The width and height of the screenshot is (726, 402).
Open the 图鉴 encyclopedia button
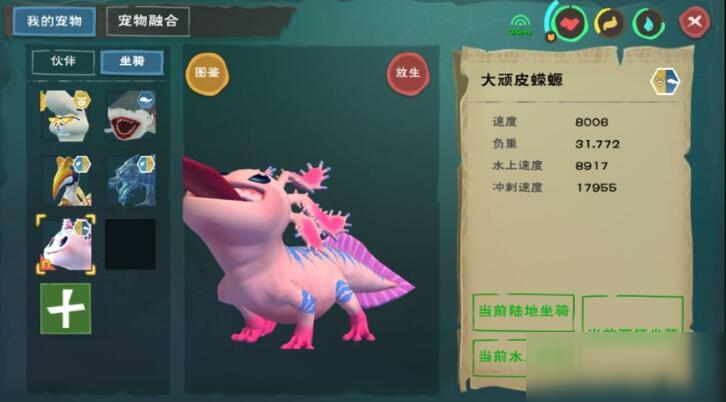(206, 72)
